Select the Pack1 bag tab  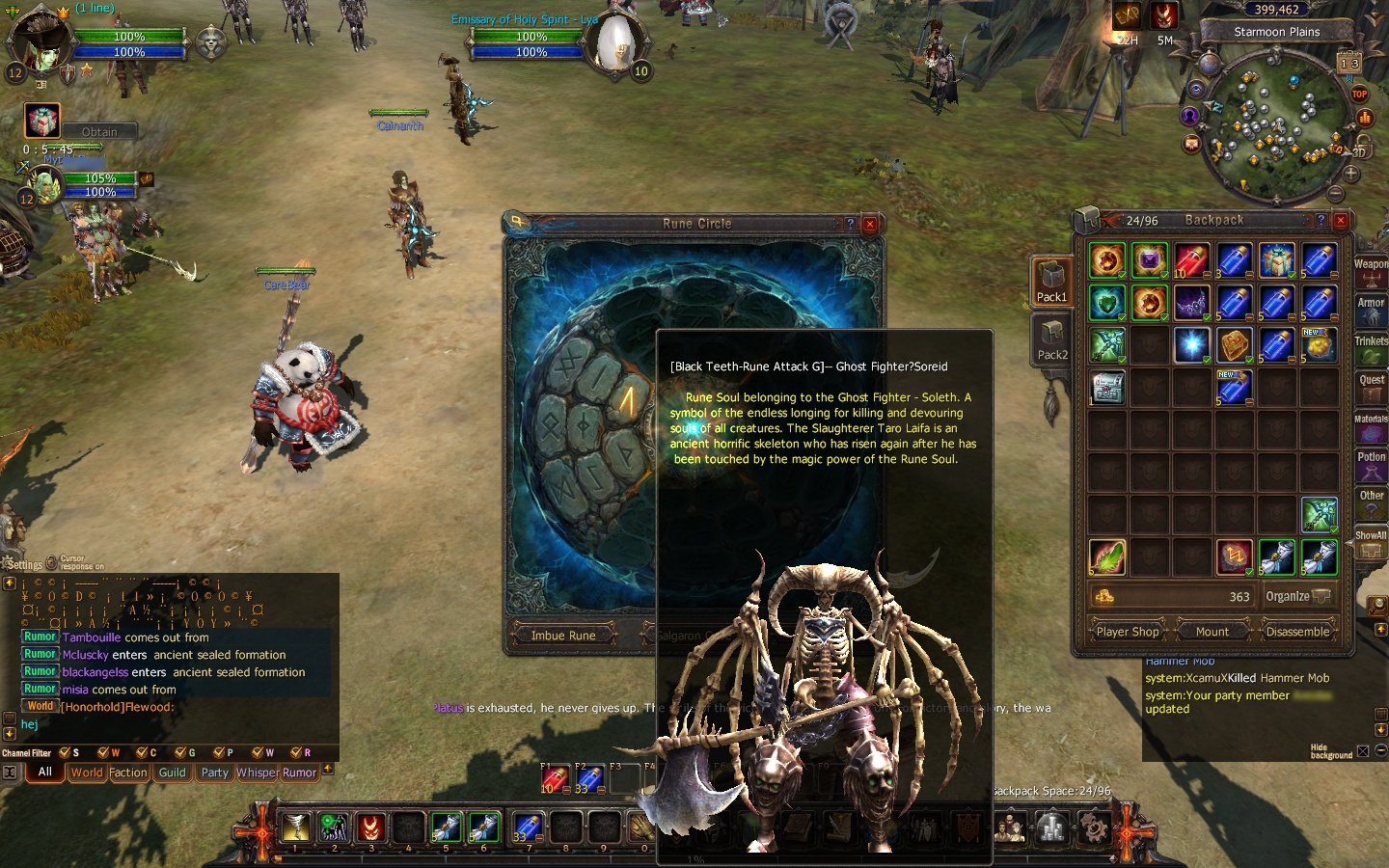(x=1051, y=283)
